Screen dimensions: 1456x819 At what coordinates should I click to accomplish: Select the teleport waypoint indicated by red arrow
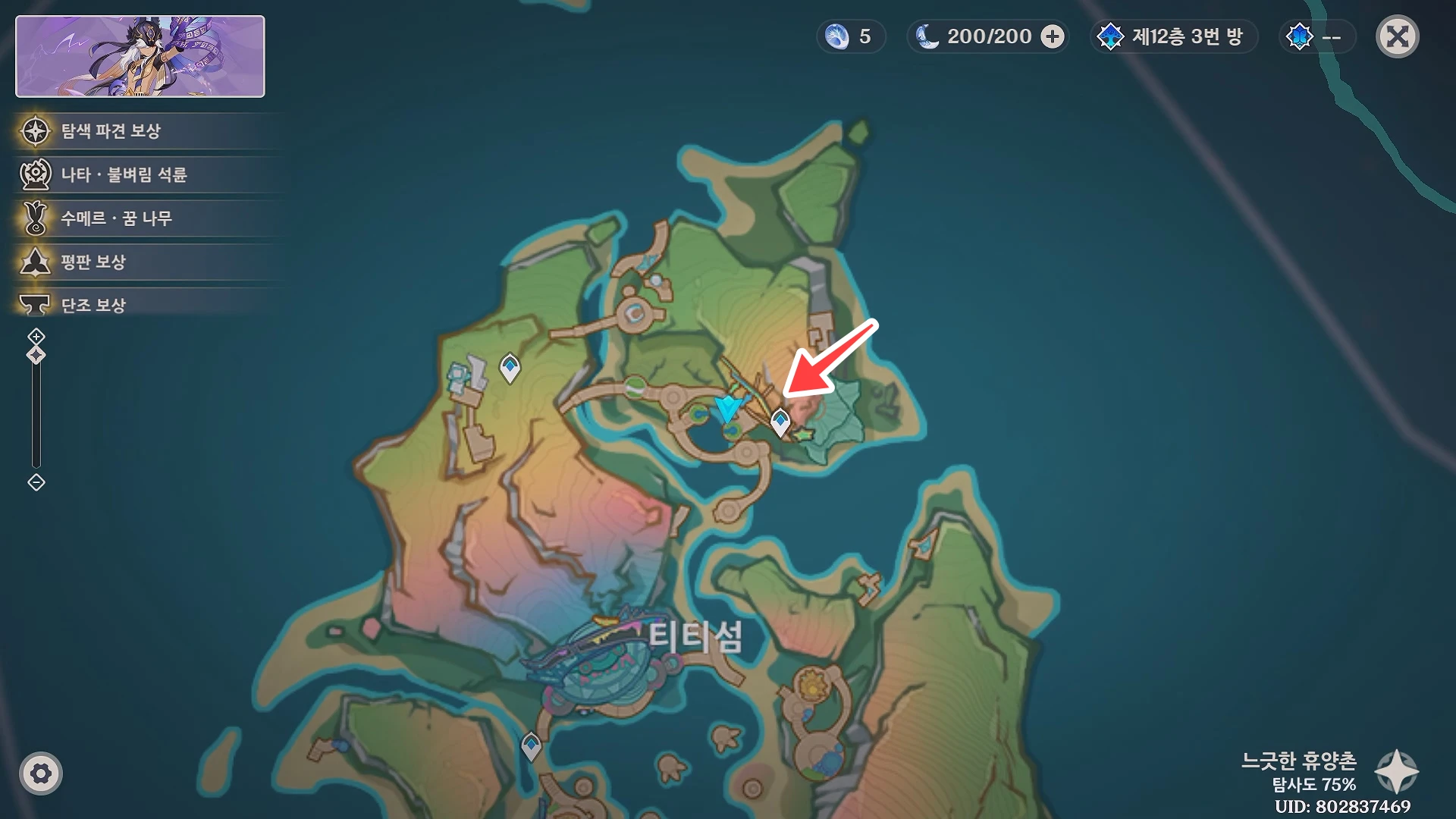(x=781, y=418)
